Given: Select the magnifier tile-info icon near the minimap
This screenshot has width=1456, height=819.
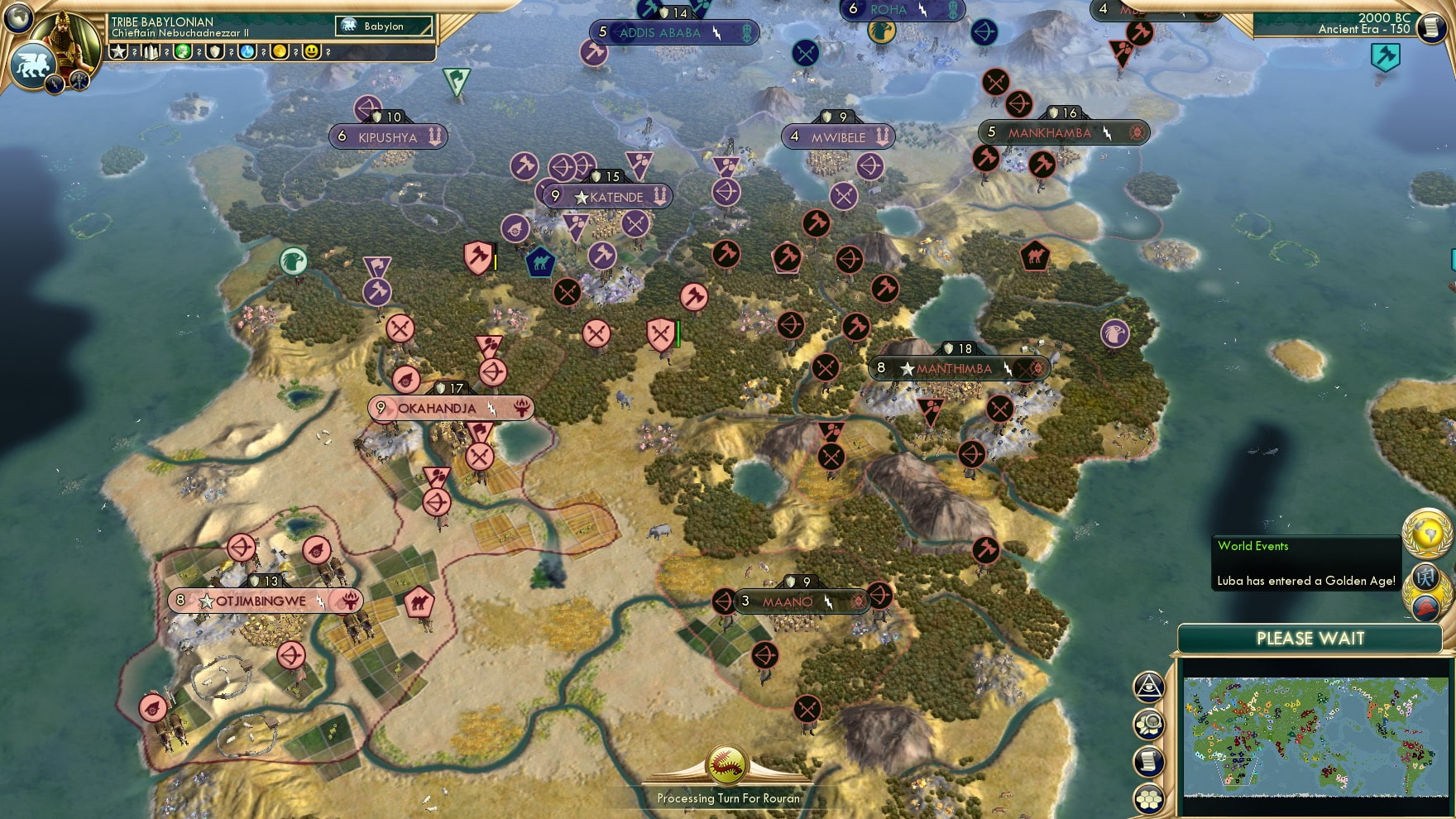Looking at the screenshot, I should pos(1148,725).
